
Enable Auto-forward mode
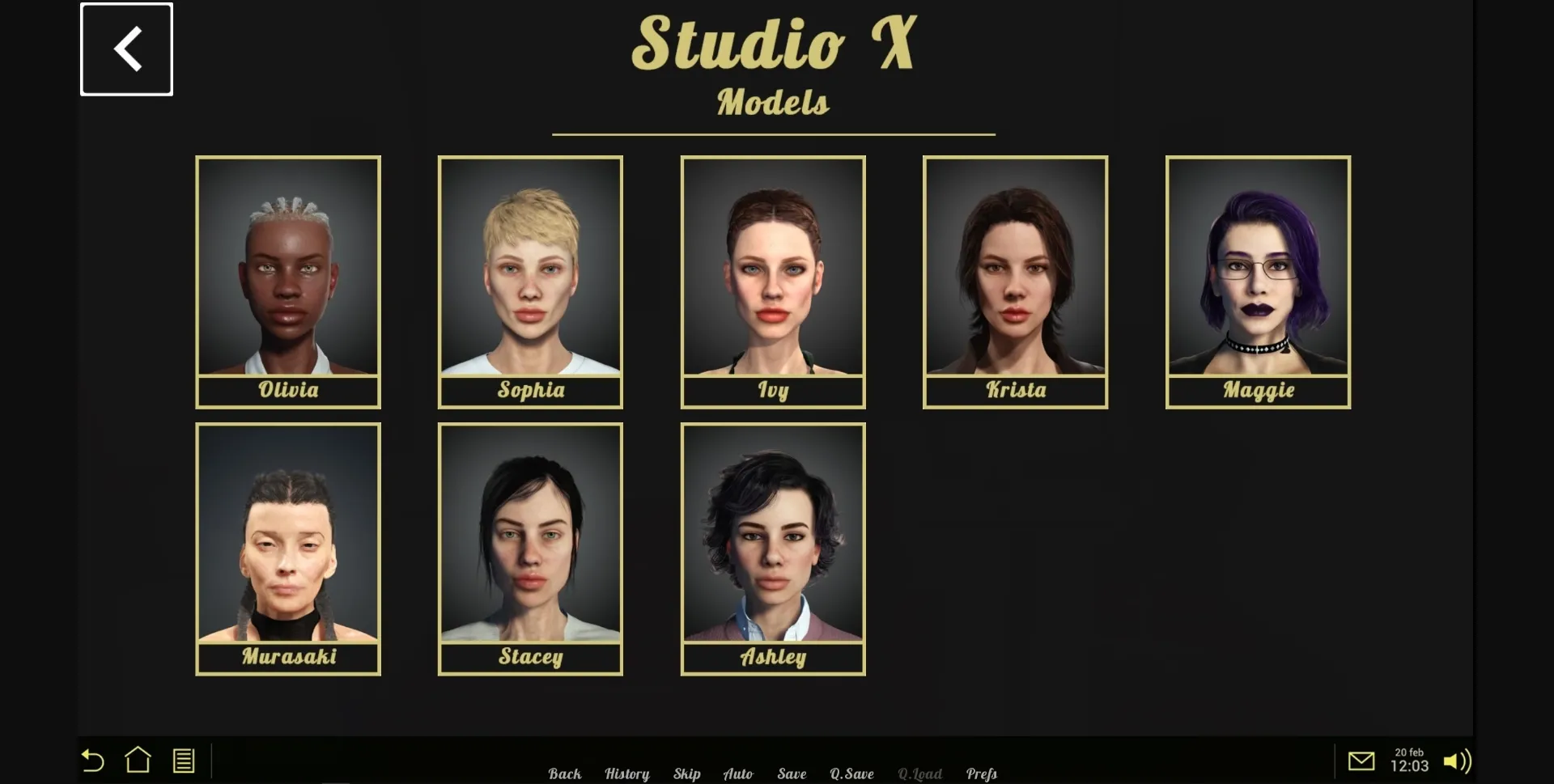(739, 773)
